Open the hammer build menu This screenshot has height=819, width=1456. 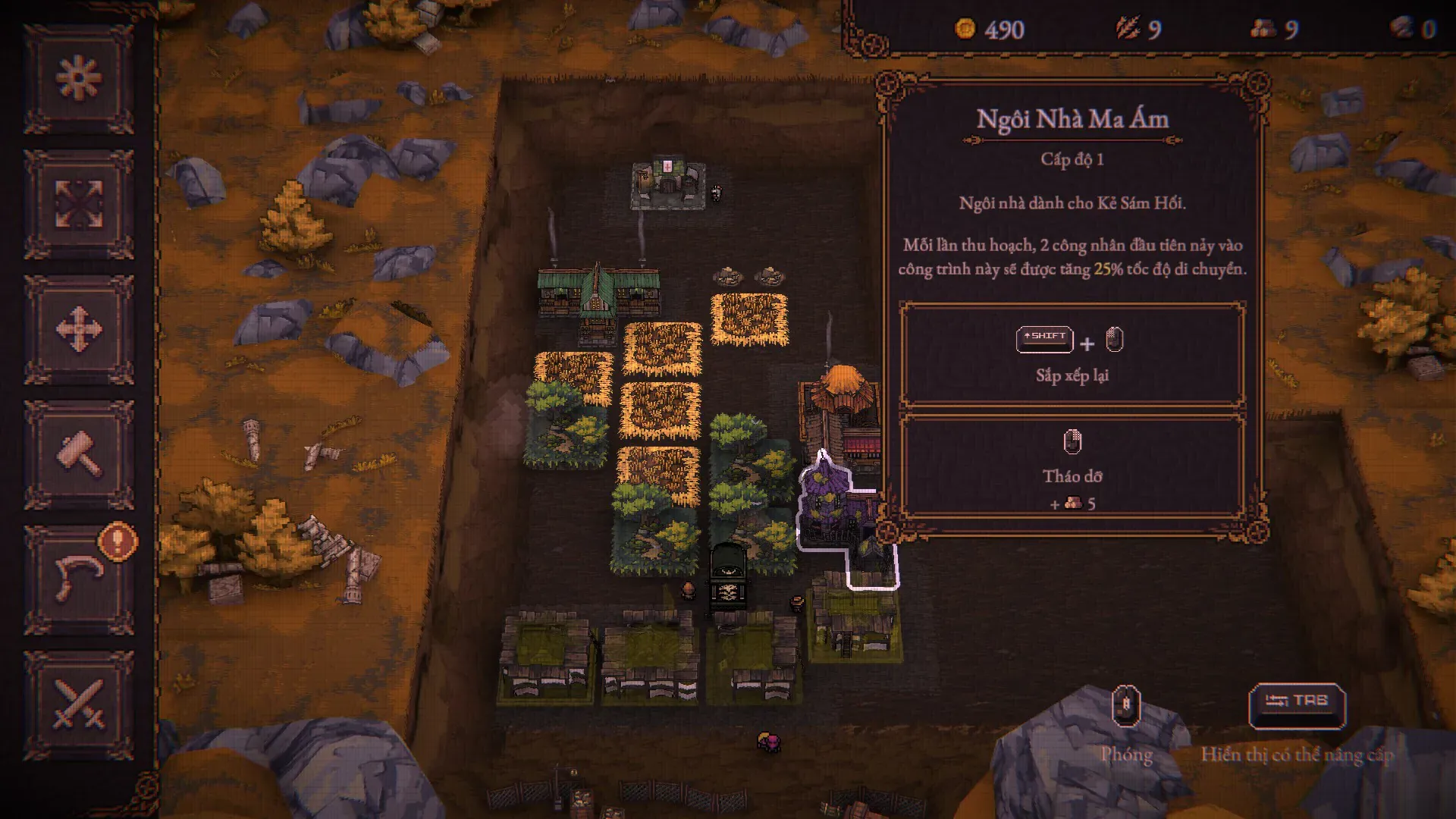tap(79, 454)
